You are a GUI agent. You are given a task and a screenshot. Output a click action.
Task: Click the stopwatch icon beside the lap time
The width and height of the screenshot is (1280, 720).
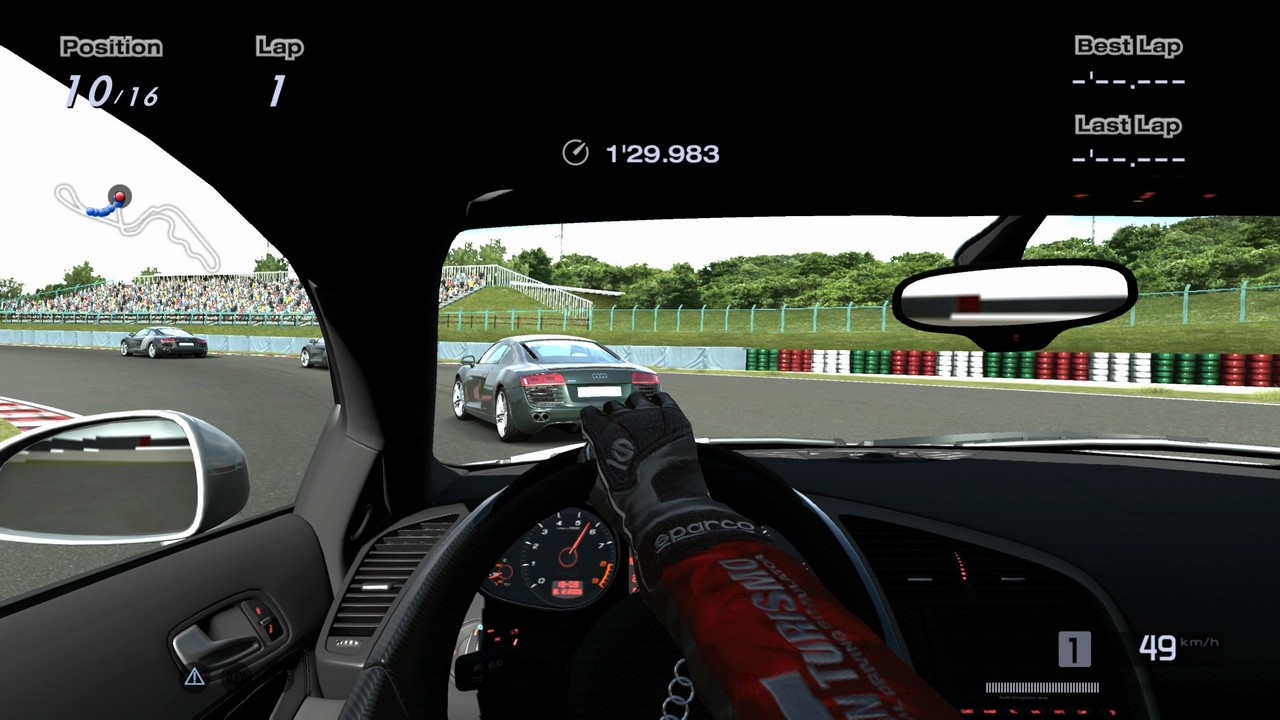pos(574,153)
